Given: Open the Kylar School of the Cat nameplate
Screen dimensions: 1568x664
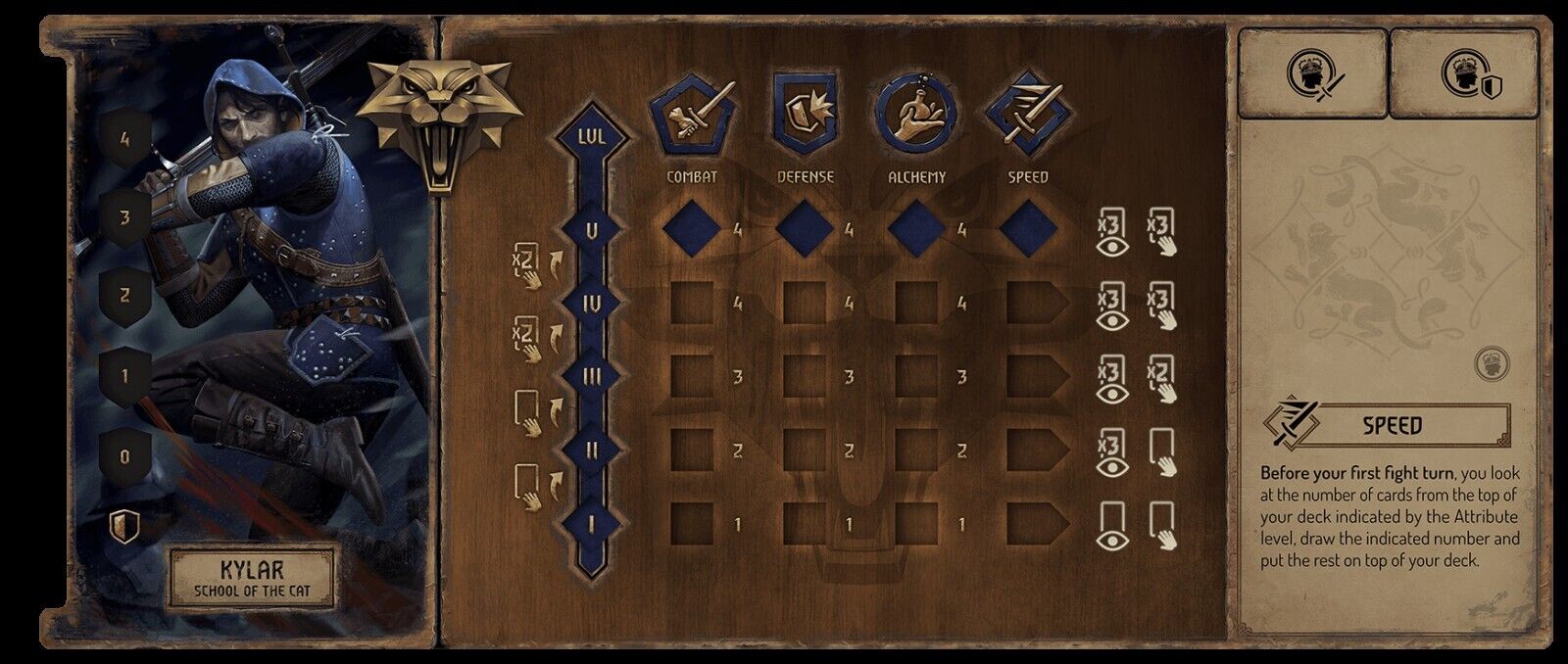Looking at the screenshot, I should pyautogui.click(x=253, y=578).
